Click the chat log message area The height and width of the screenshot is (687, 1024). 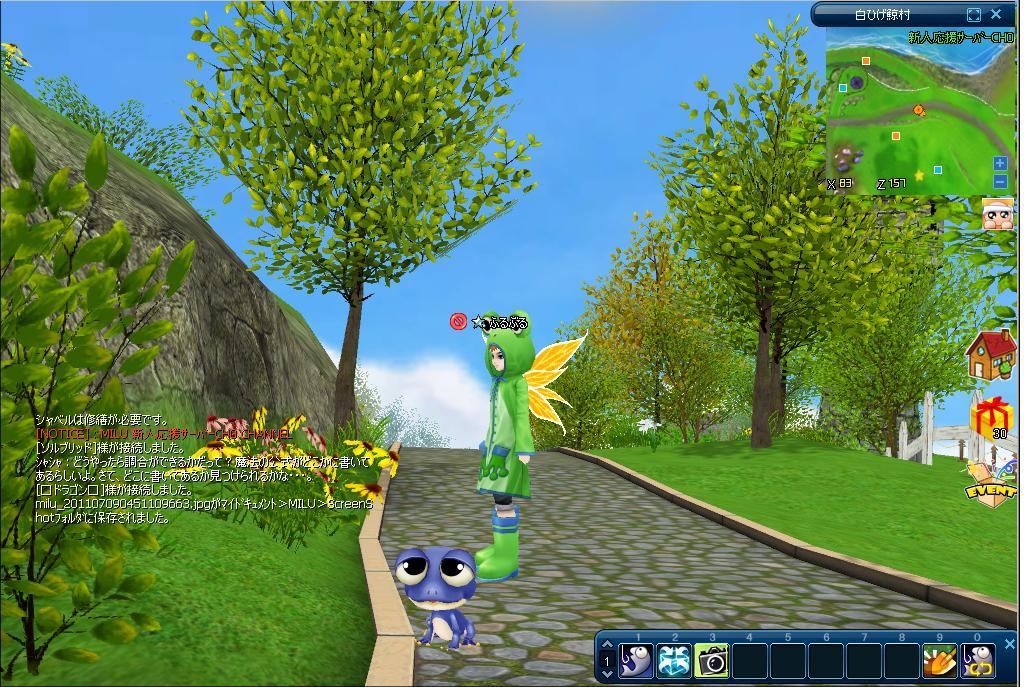pos(200,470)
